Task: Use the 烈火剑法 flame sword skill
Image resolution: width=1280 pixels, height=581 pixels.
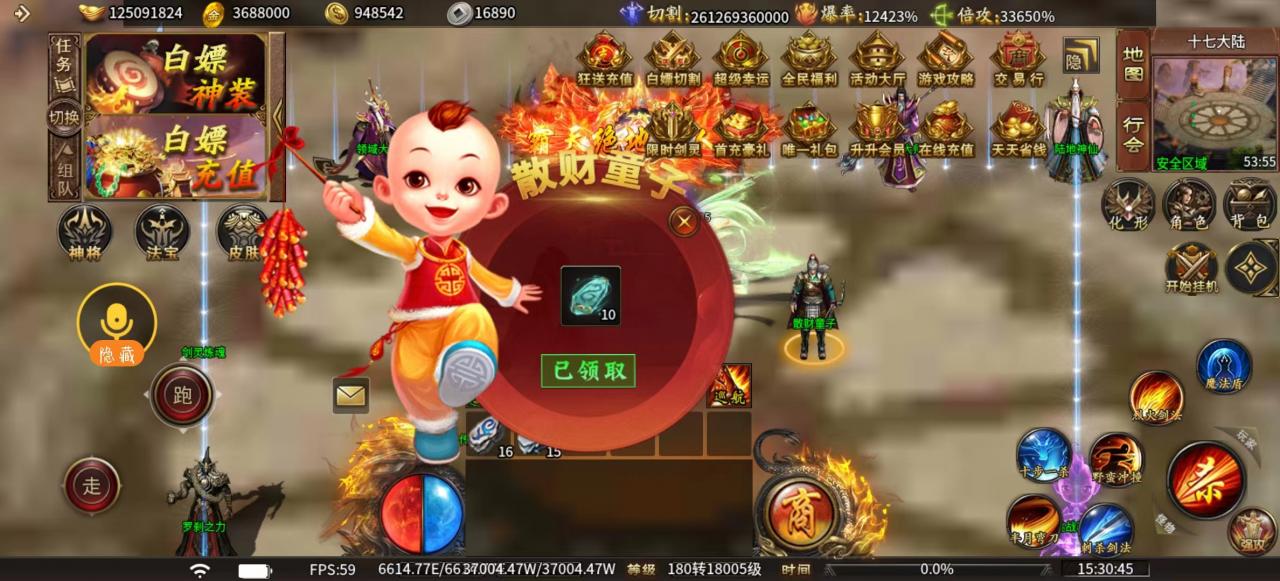Action: point(1157,397)
